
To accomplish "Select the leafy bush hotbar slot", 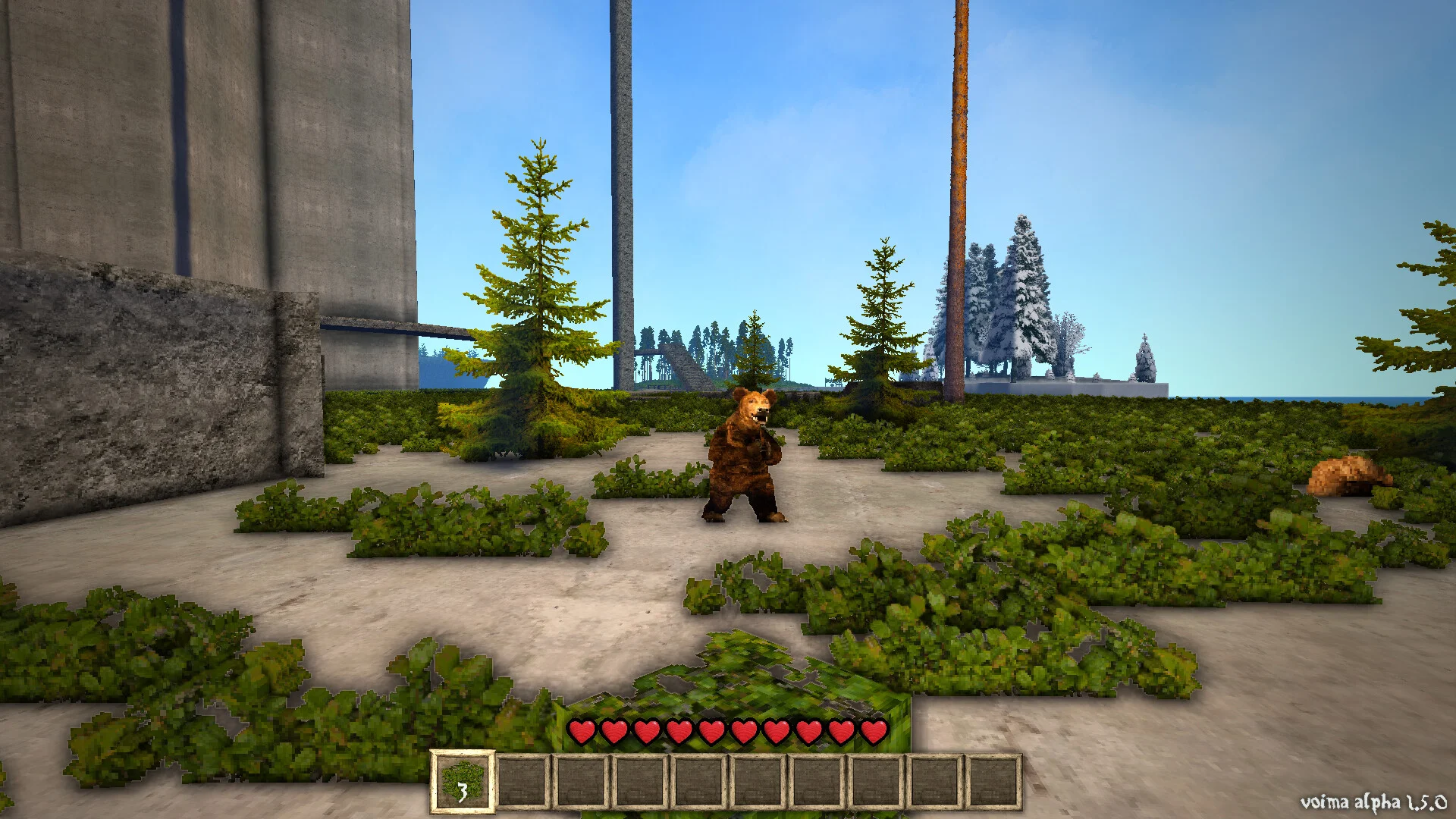I will [462, 780].
